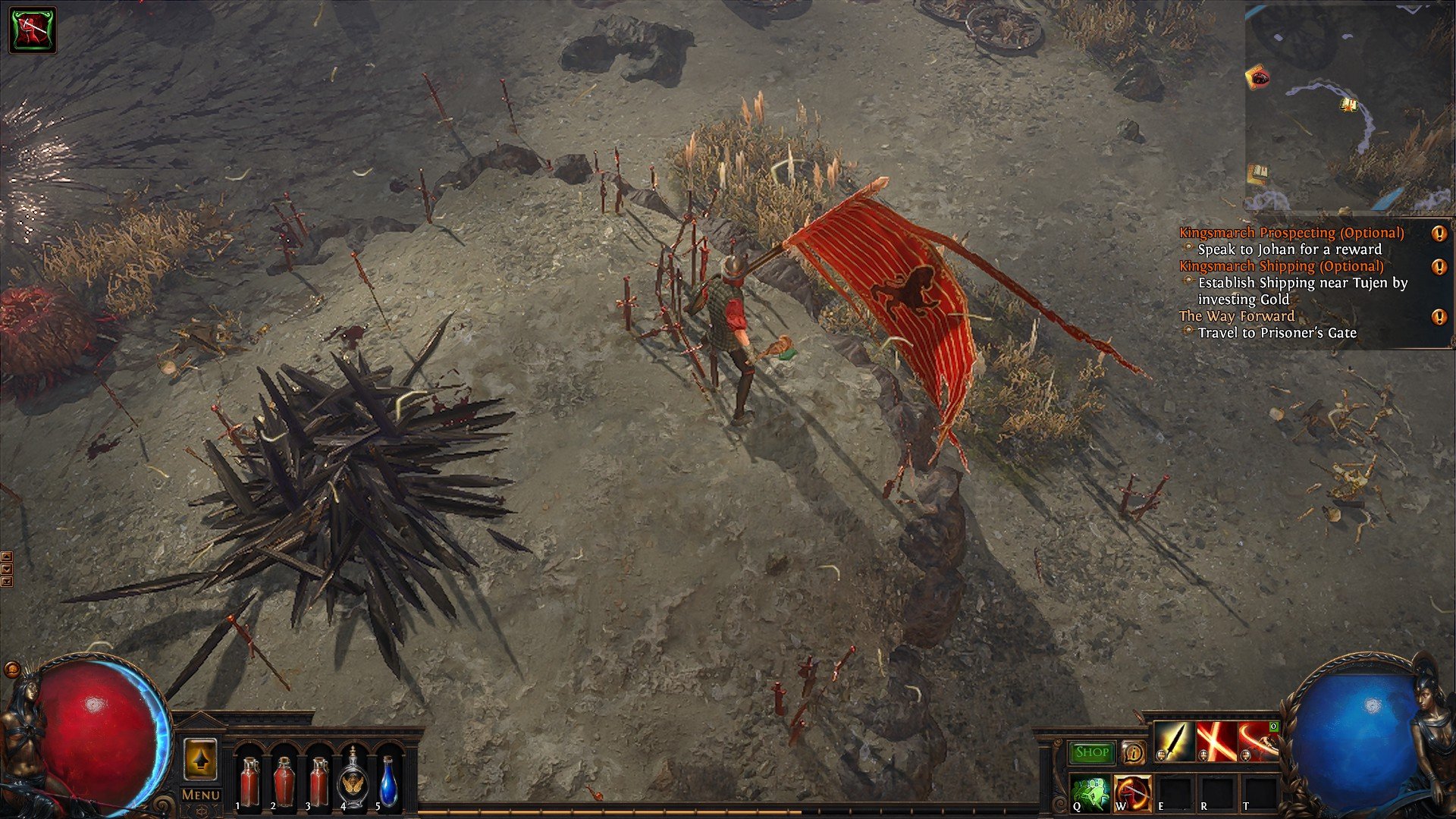
Task: Open the green Shop button
Action: click(x=1092, y=752)
